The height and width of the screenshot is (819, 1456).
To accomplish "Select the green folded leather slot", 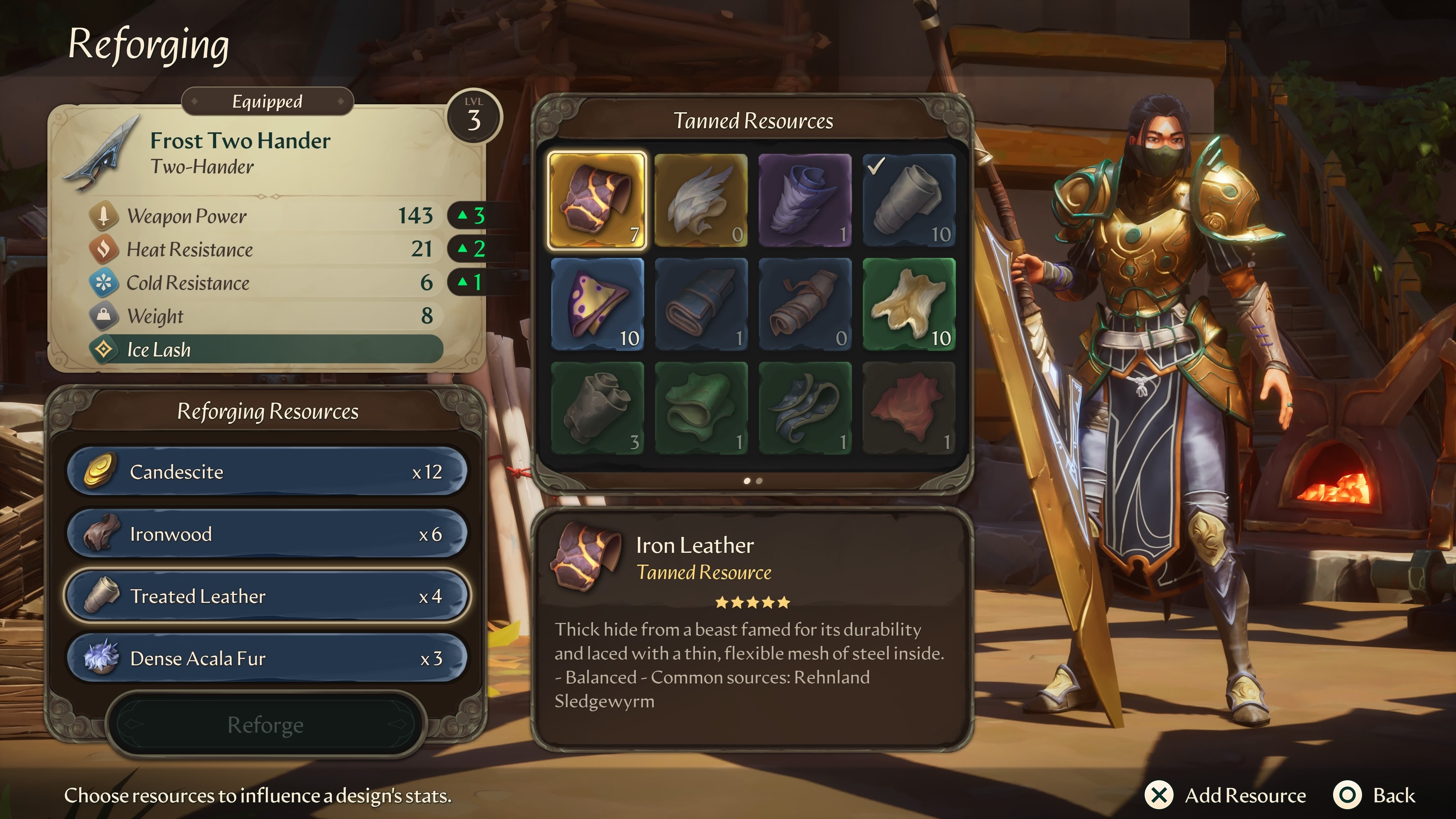I will click(x=701, y=408).
